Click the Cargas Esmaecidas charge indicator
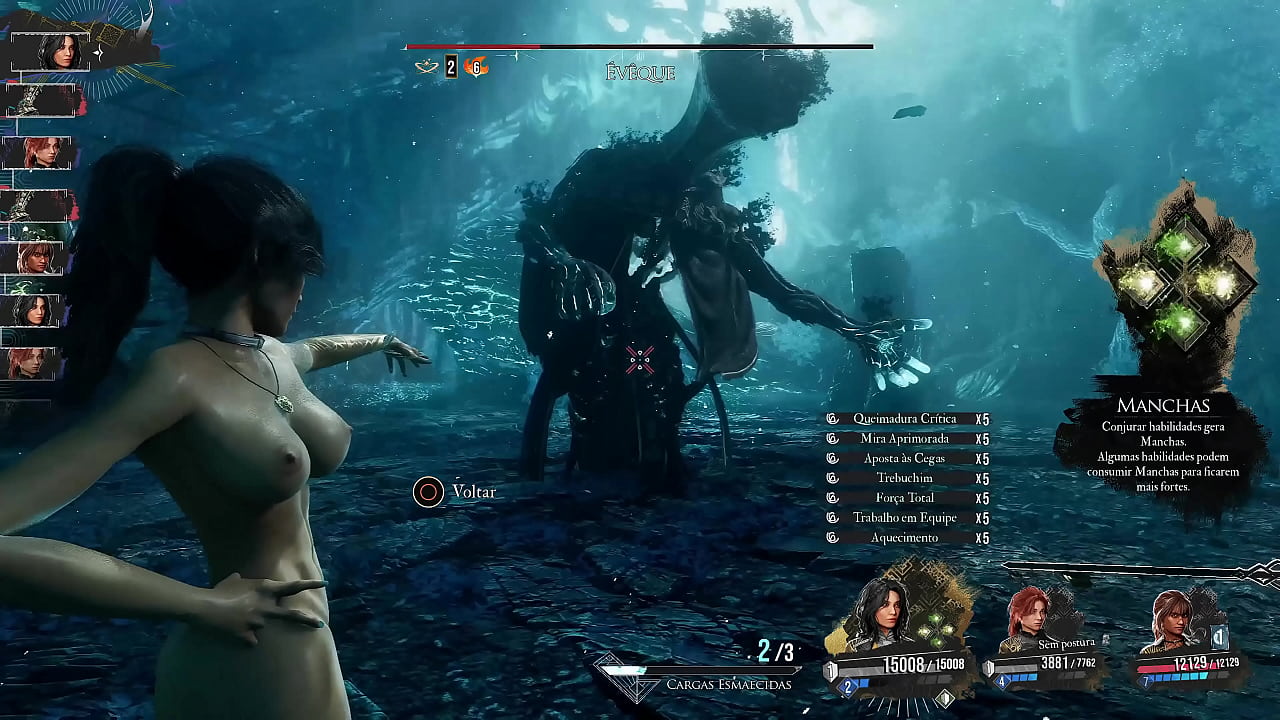Screen dimensions: 1280x720 pyautogui.click(x=728, y=684)
